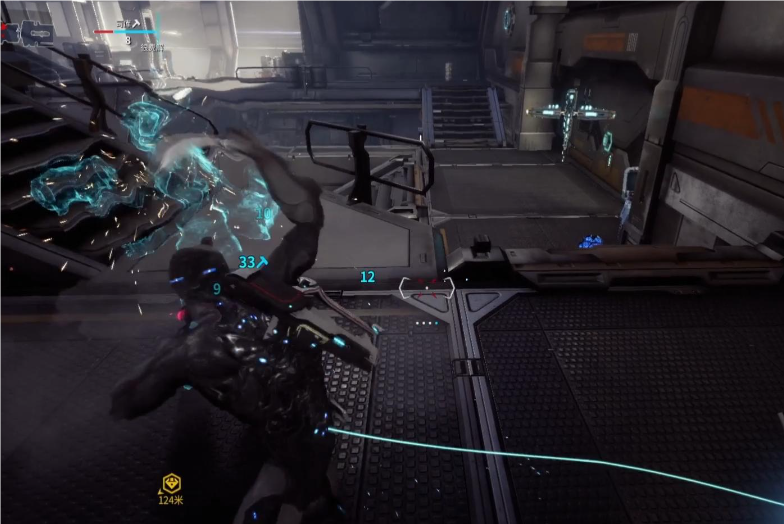Click the badge icon in the top-left corner
Image resolution: width=784 pixels, height=524 pixels.
(37, 35)
